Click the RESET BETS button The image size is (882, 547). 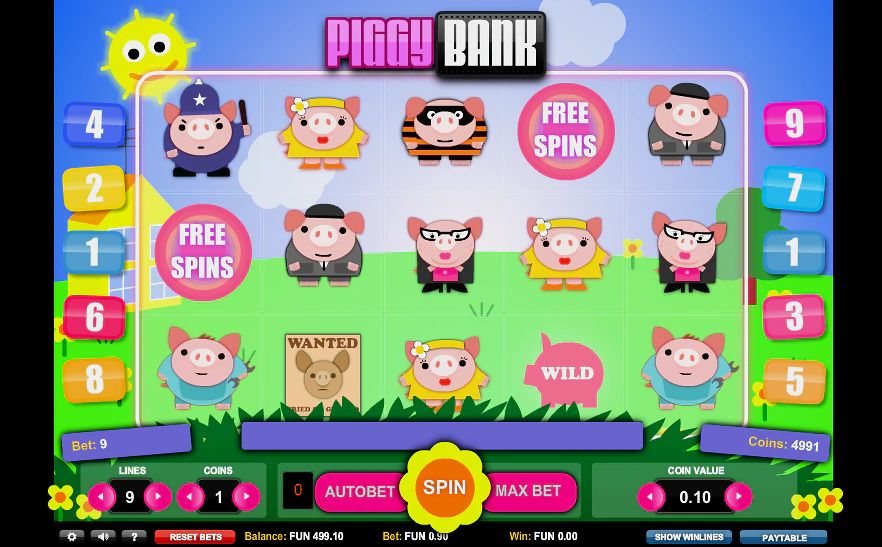point(195,537)
